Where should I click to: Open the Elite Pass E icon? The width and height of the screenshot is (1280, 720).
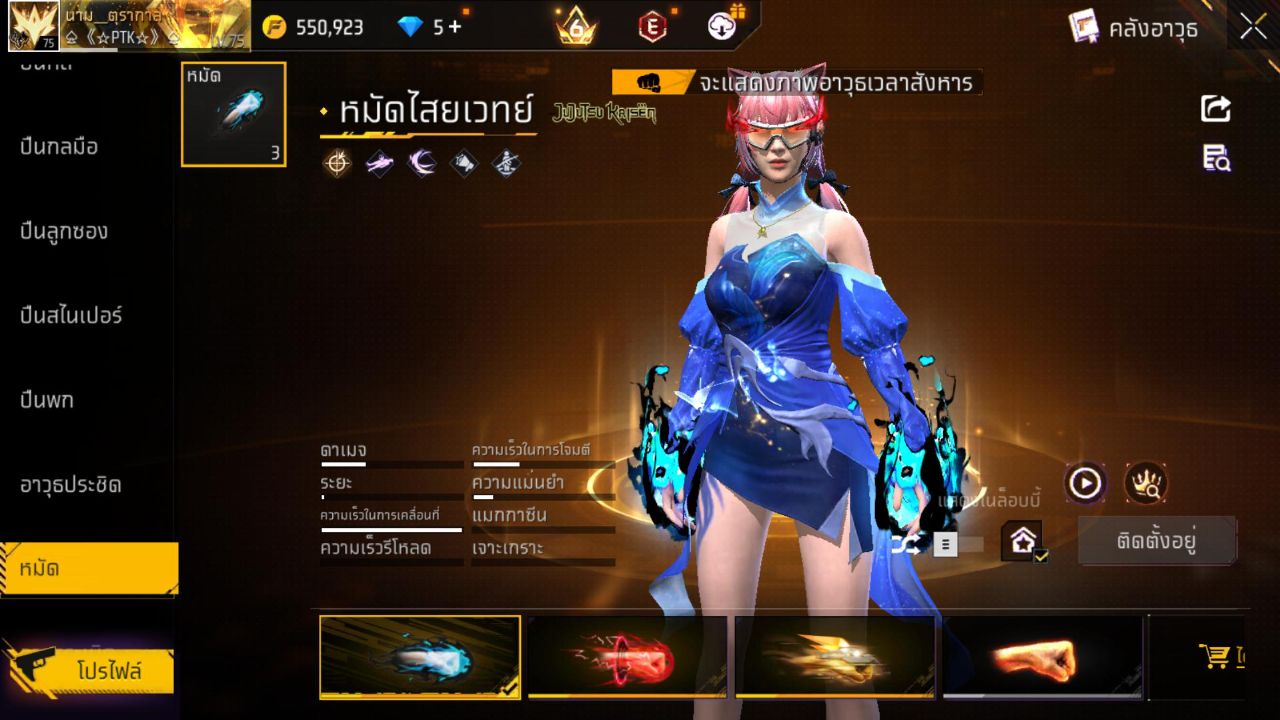(652, 24)
